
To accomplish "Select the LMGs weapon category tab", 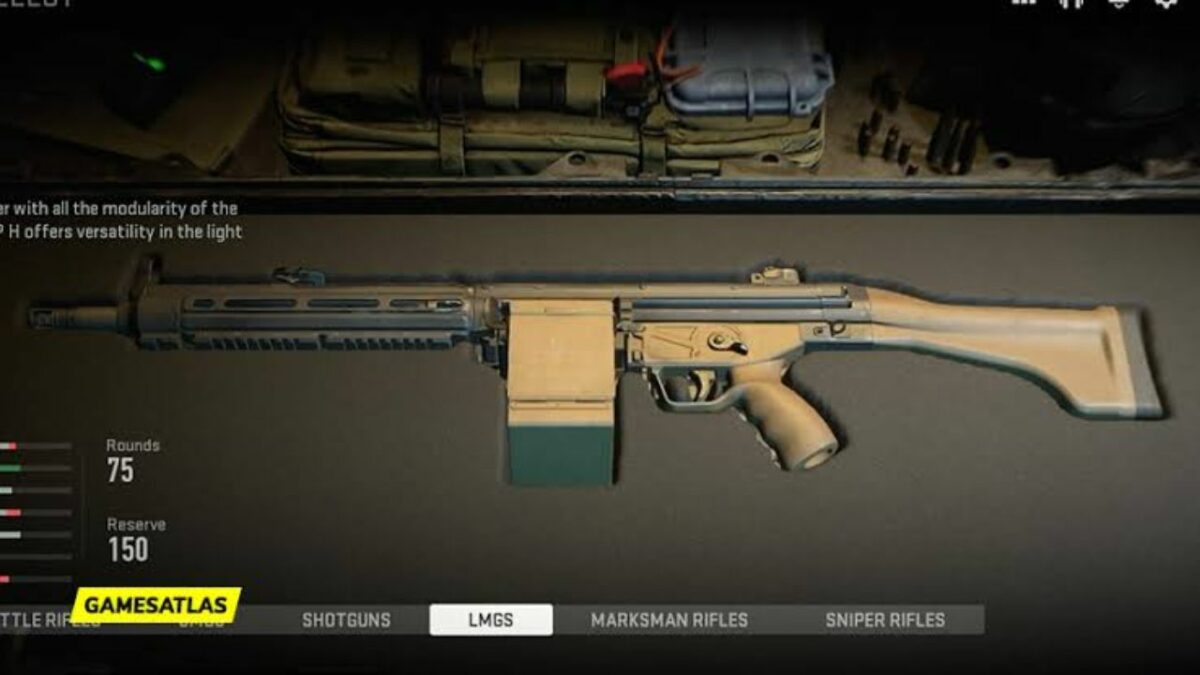I will pyautogui.click(x=490, y=620).
